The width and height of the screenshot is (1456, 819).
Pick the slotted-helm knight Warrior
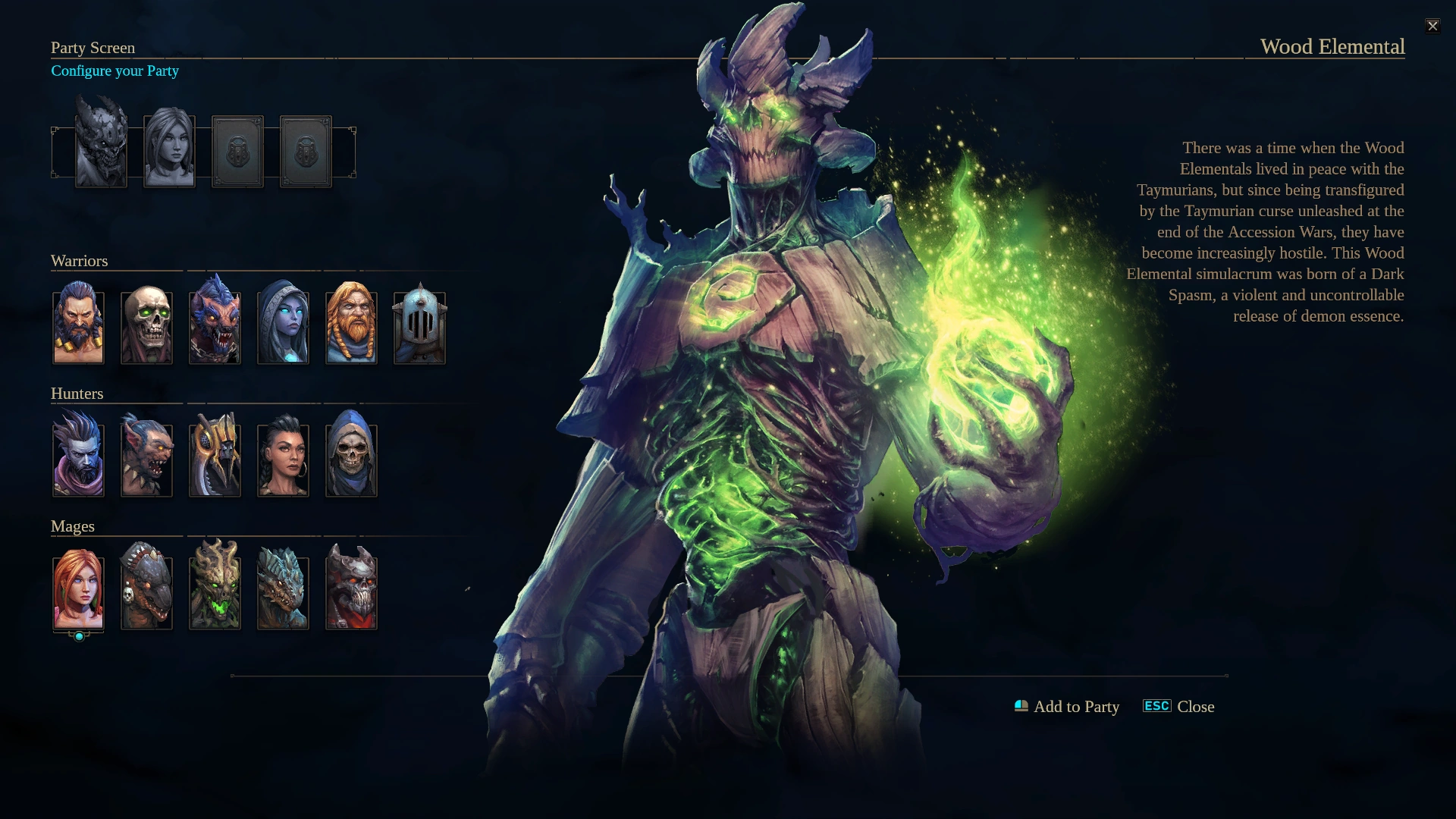pyautogui.click(x=419, y=326)
